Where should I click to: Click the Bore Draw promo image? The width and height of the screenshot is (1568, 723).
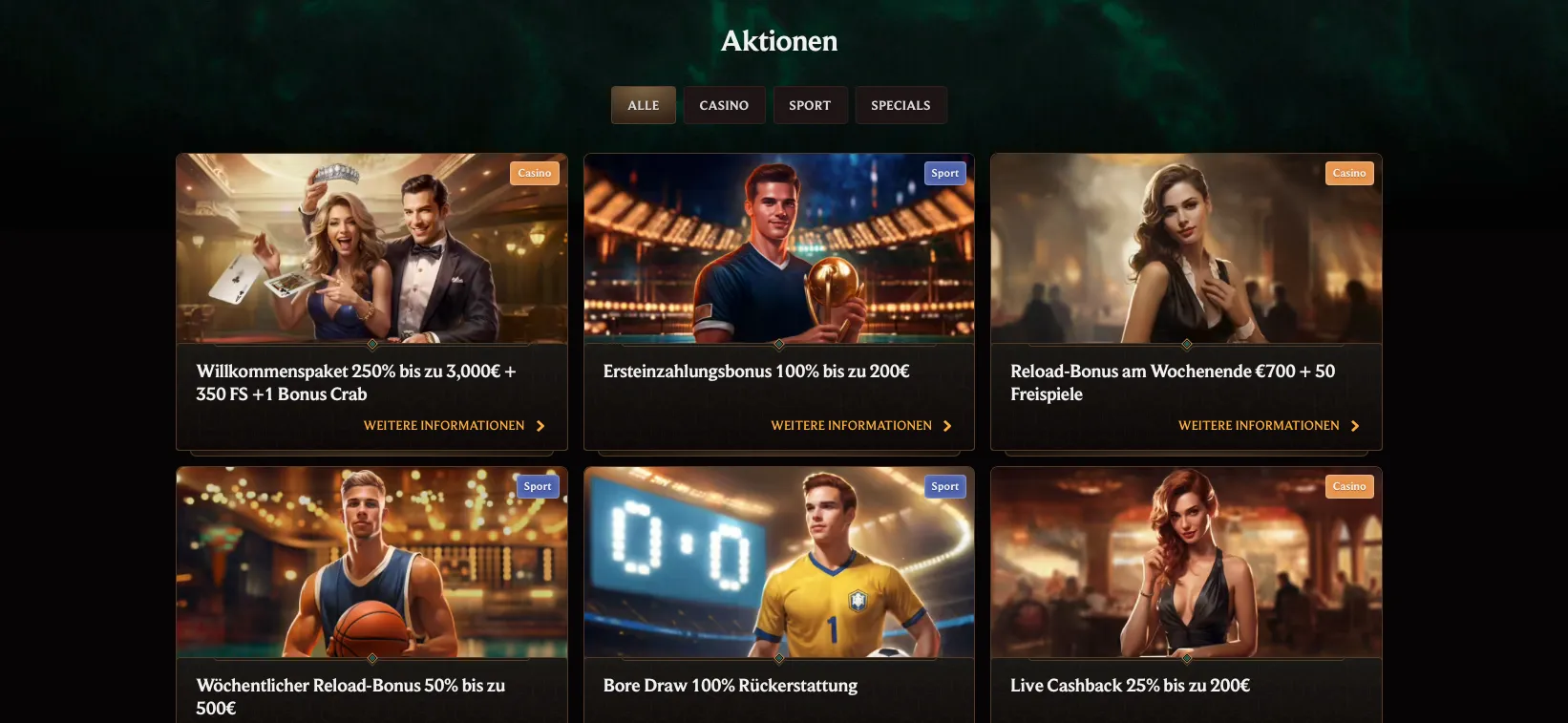point(778,563)
